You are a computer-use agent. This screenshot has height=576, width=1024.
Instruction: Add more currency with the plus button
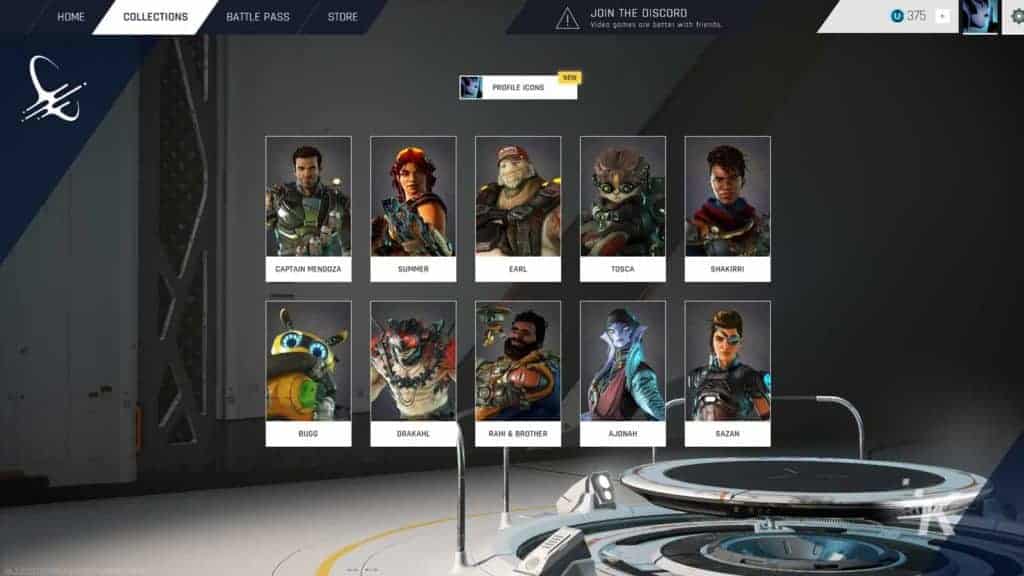coord(942,17)
